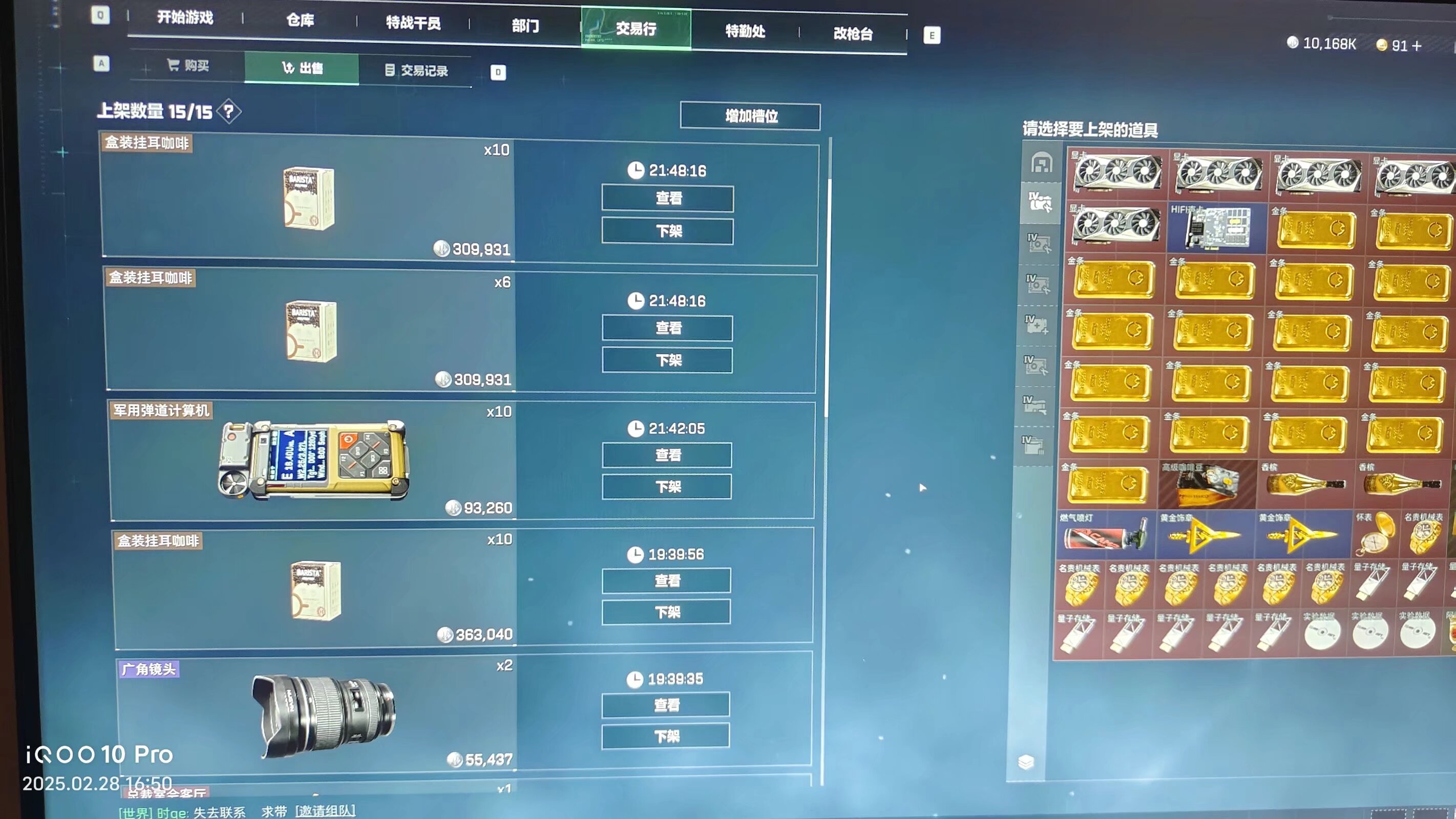Delist the 军用弹道计算机 listing with 下架
The width and height of the screenshot is (1456, 819).
click(x=667, y=487)
